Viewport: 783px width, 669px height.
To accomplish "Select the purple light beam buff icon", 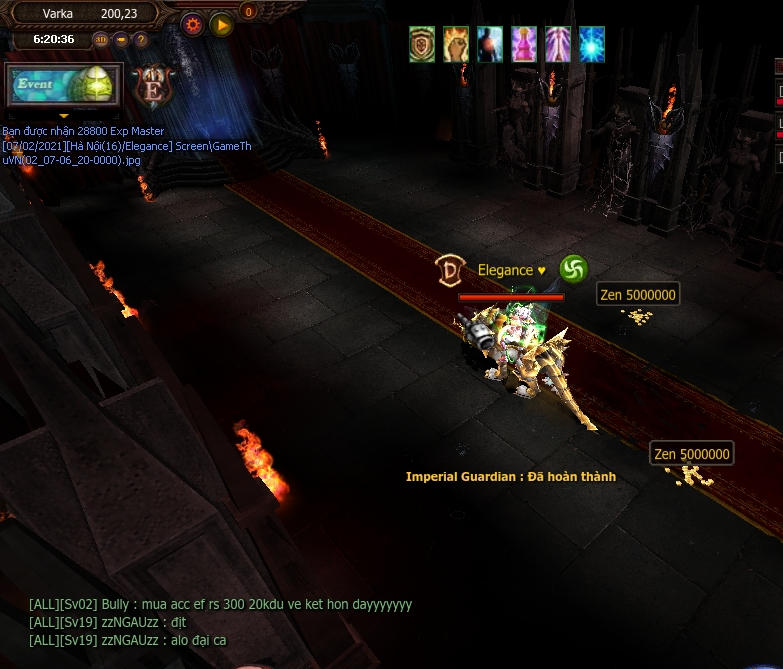I will [x=558, y=44].
